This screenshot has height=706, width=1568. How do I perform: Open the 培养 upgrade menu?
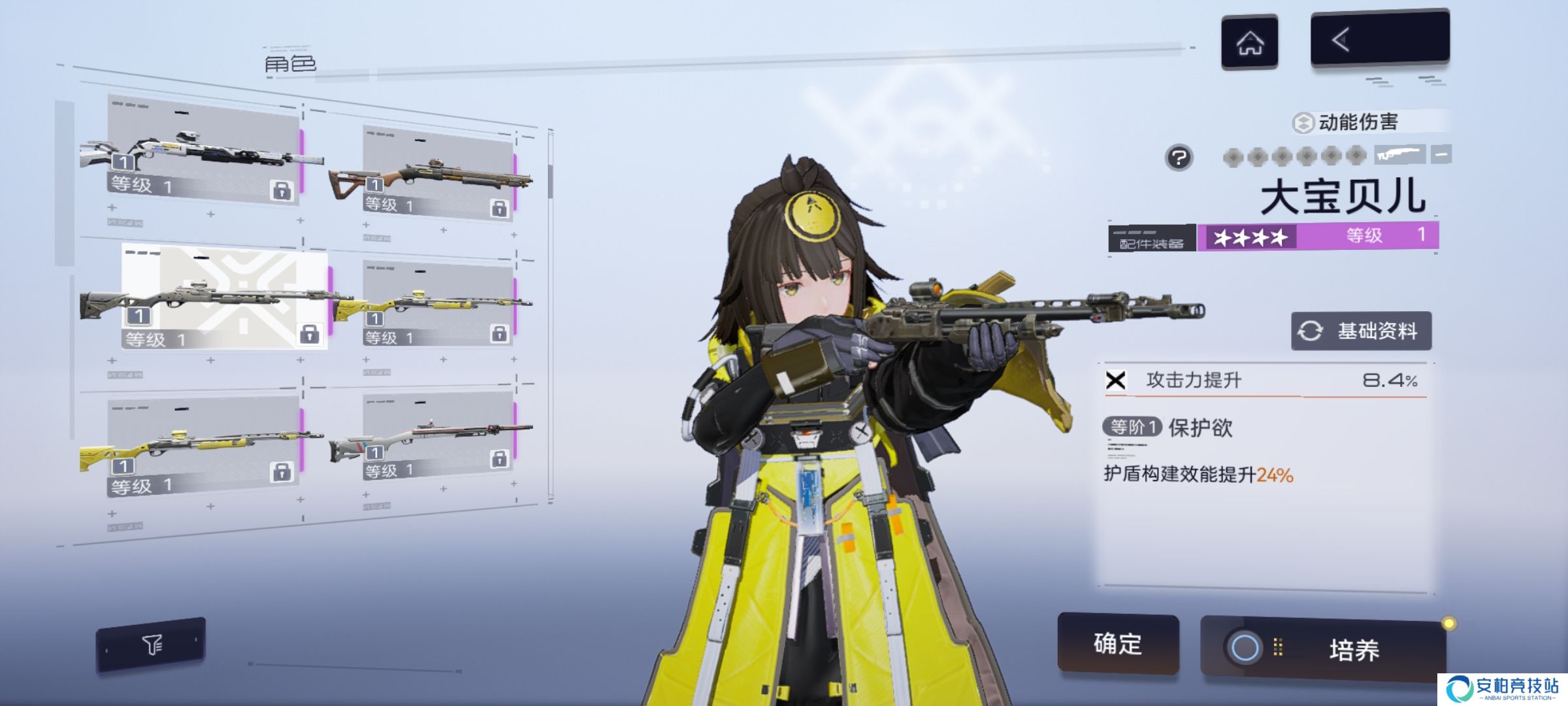[1323, 649]
